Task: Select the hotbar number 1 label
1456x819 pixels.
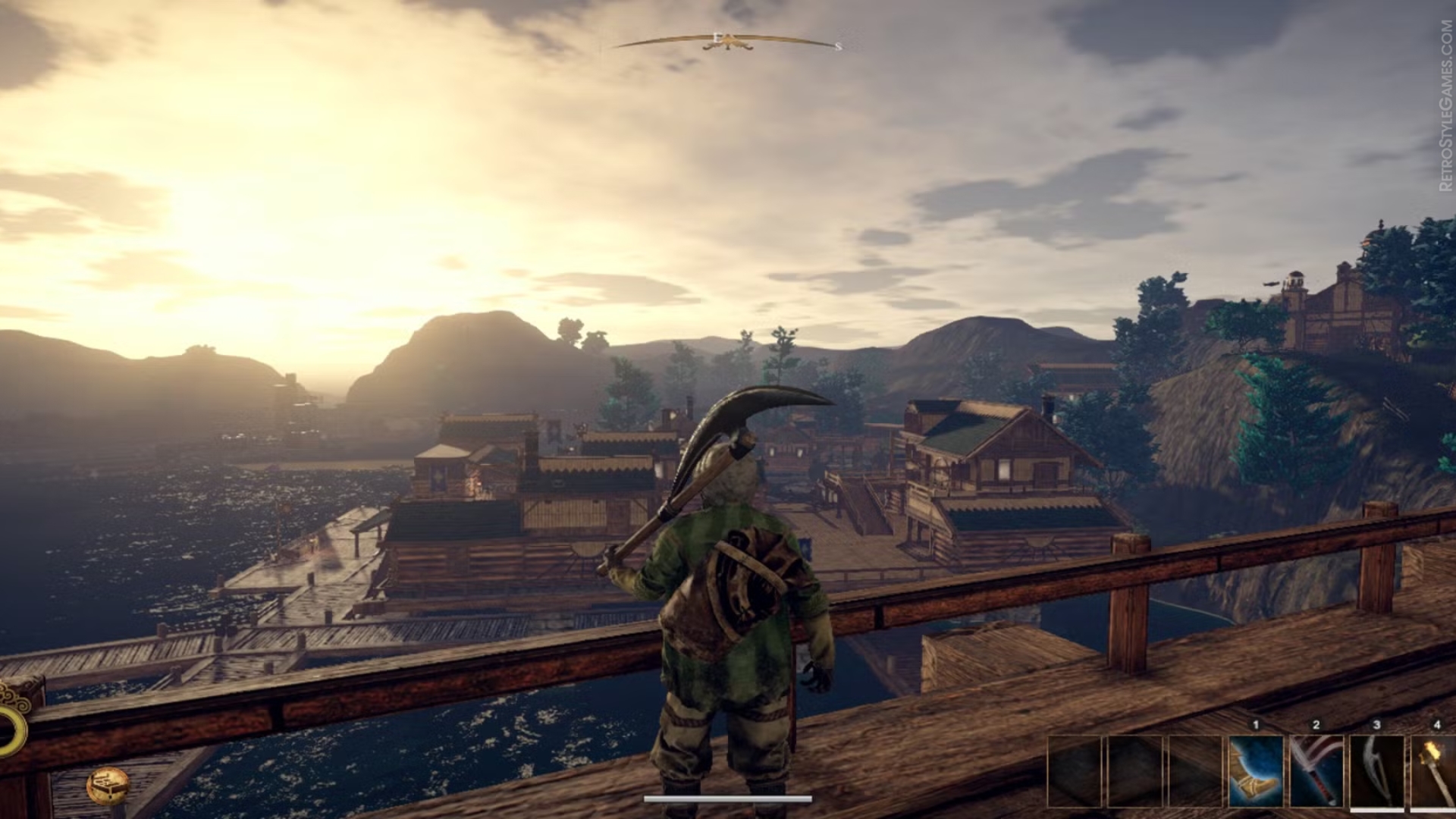Action: click(x=1255, y=724)
